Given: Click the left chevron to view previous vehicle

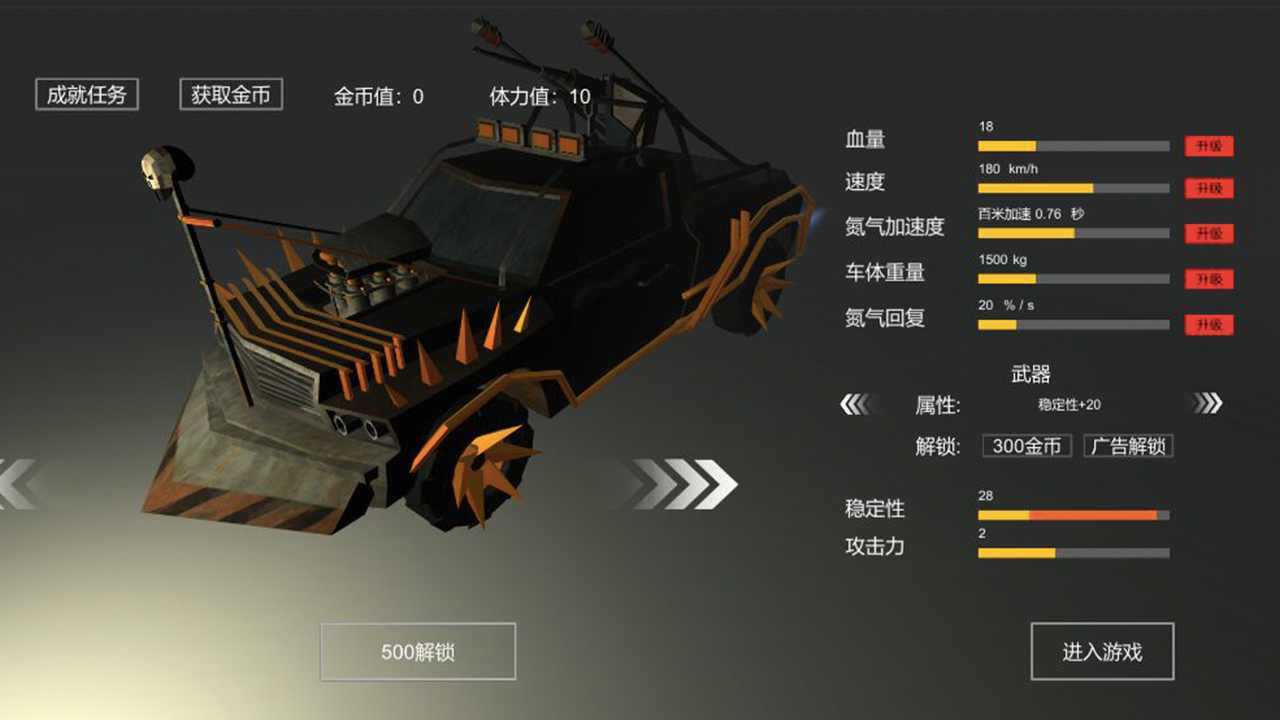Looking at the screenshot, I should [15, 483].
